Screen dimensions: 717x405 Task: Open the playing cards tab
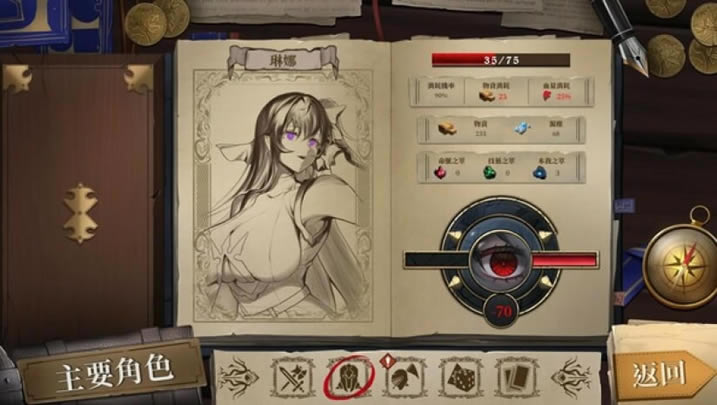[x=517, y=376]
